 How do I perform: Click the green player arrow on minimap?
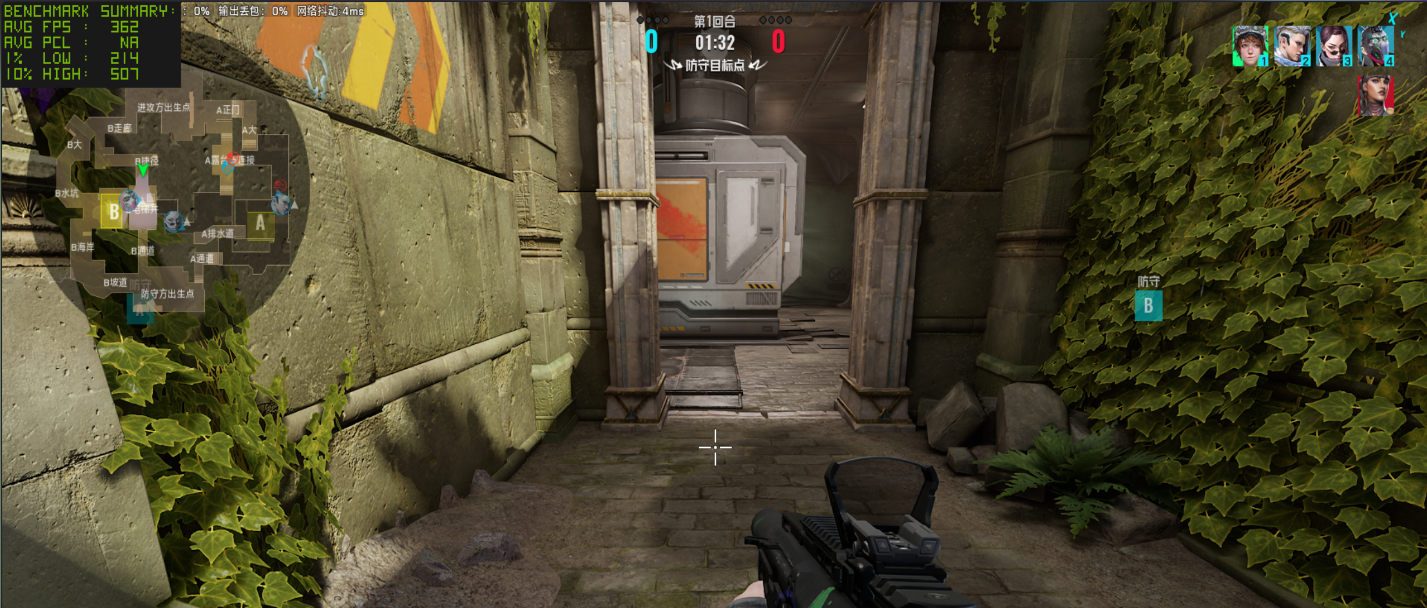coord(143,170)
